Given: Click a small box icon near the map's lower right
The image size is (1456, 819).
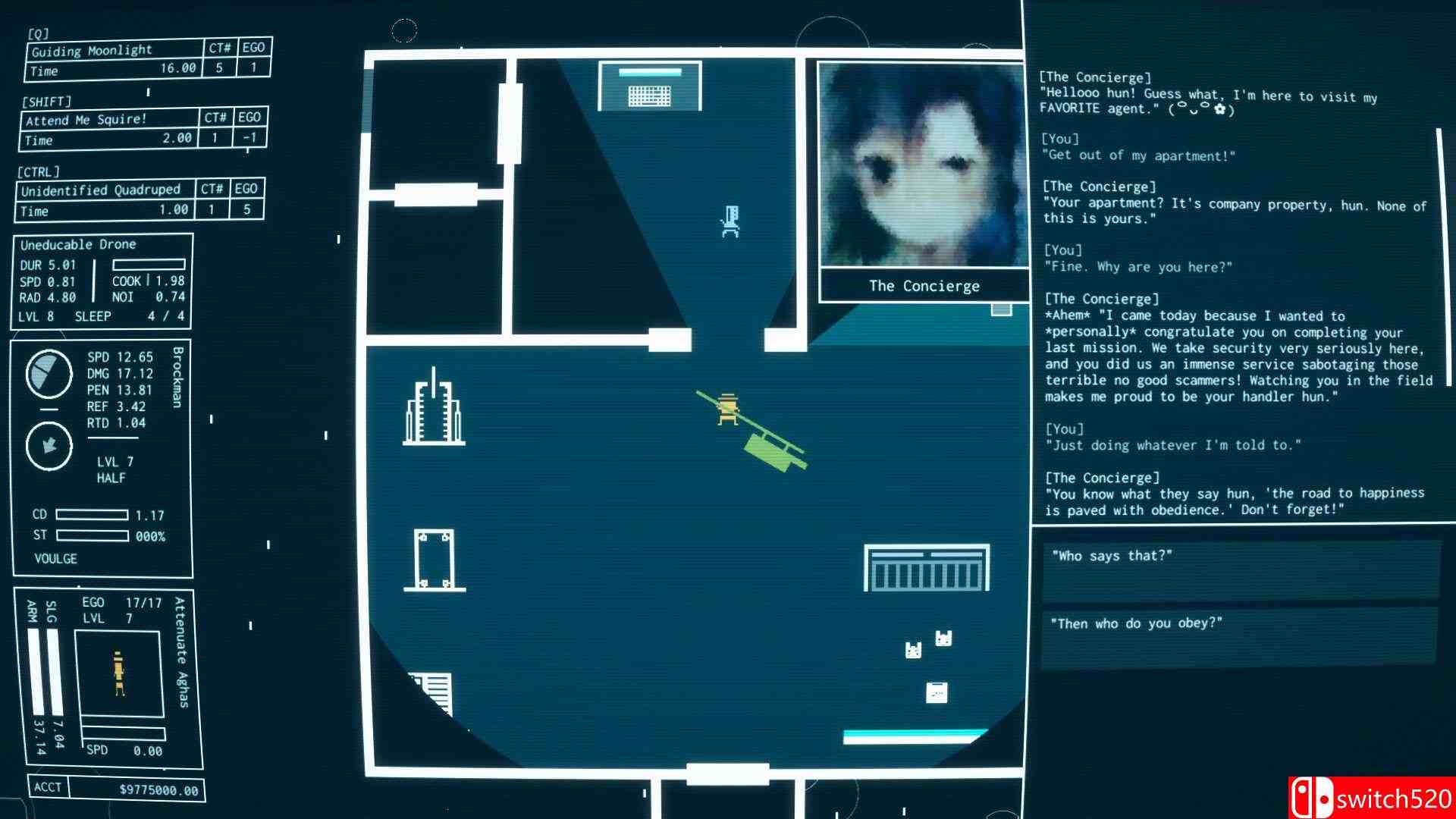Looking at the screenshot, I should 937,692.
